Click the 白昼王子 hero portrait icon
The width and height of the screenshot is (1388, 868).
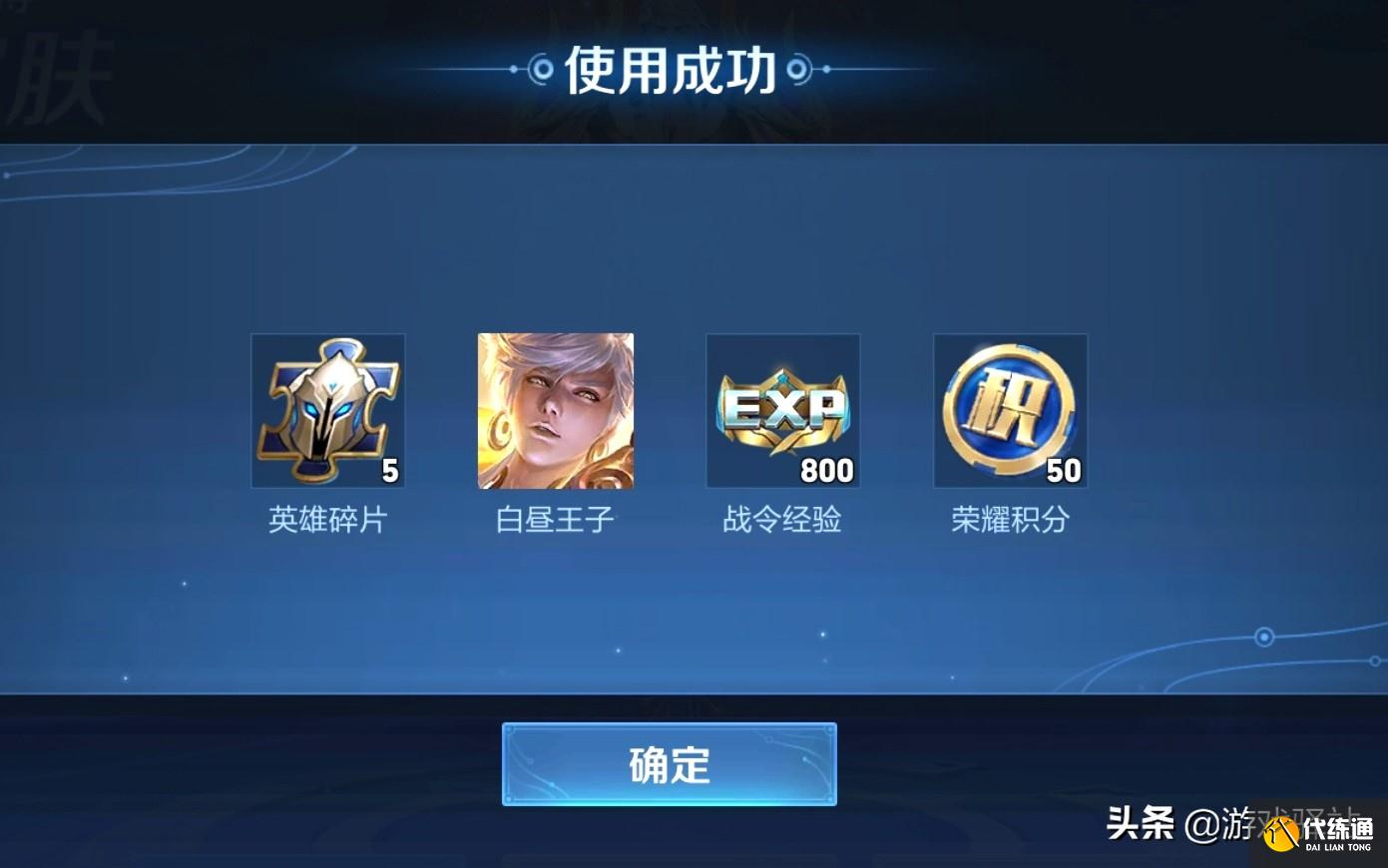point(555,410)
